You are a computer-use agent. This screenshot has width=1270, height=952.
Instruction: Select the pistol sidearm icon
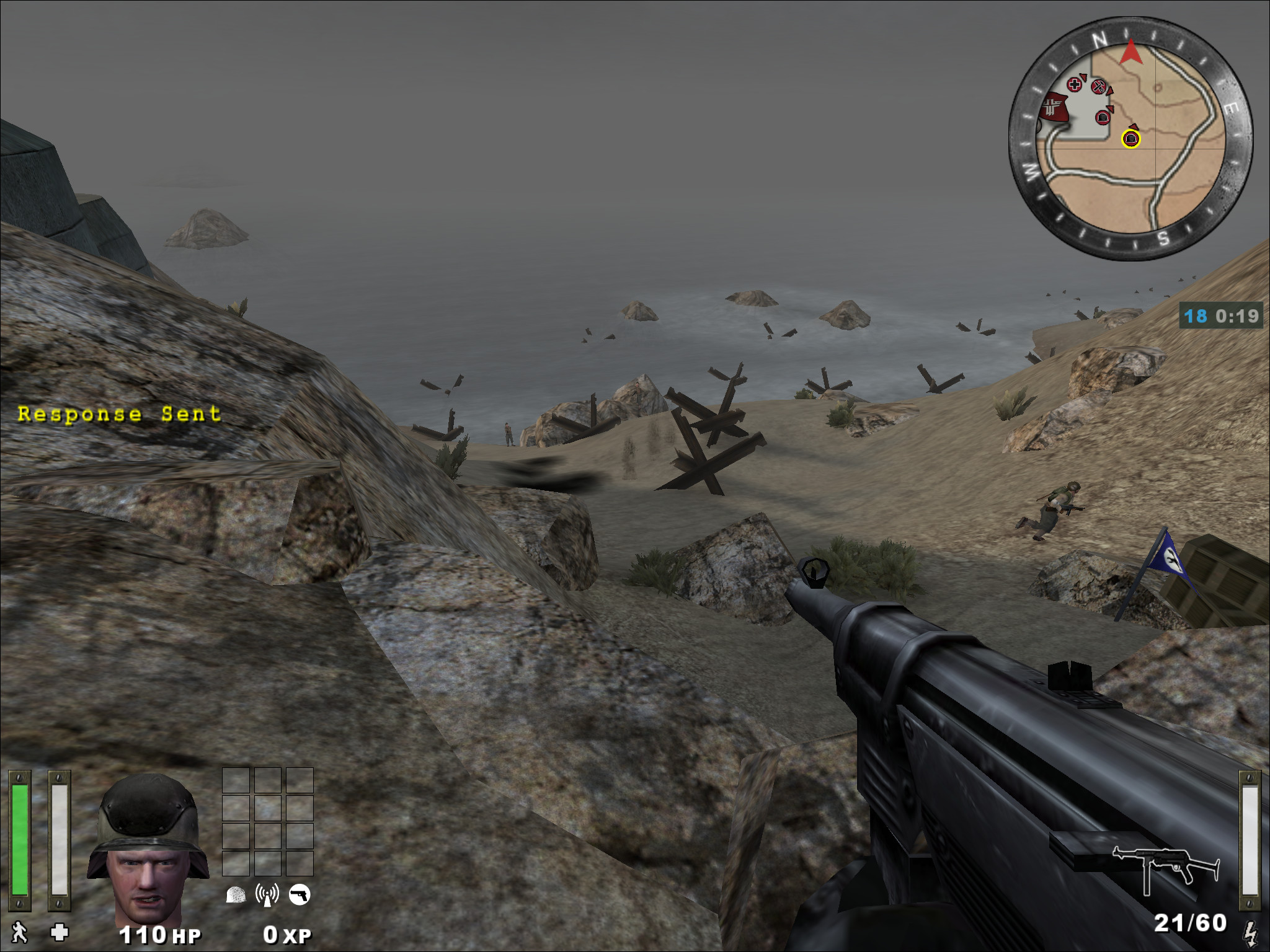tap(298, 895)
